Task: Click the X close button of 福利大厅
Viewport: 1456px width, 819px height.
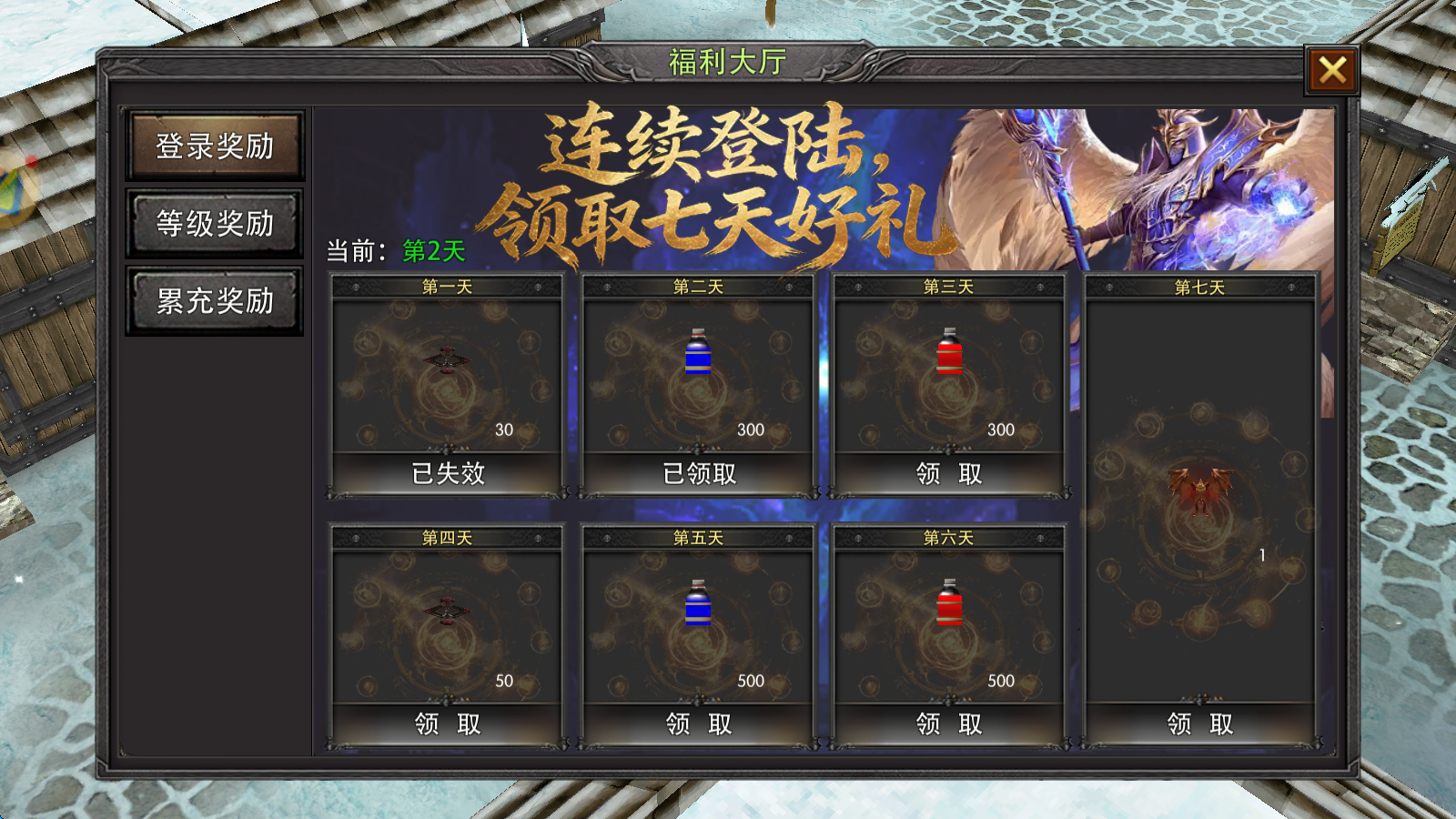Action: pyautogui.click(x=1332, y=71)
